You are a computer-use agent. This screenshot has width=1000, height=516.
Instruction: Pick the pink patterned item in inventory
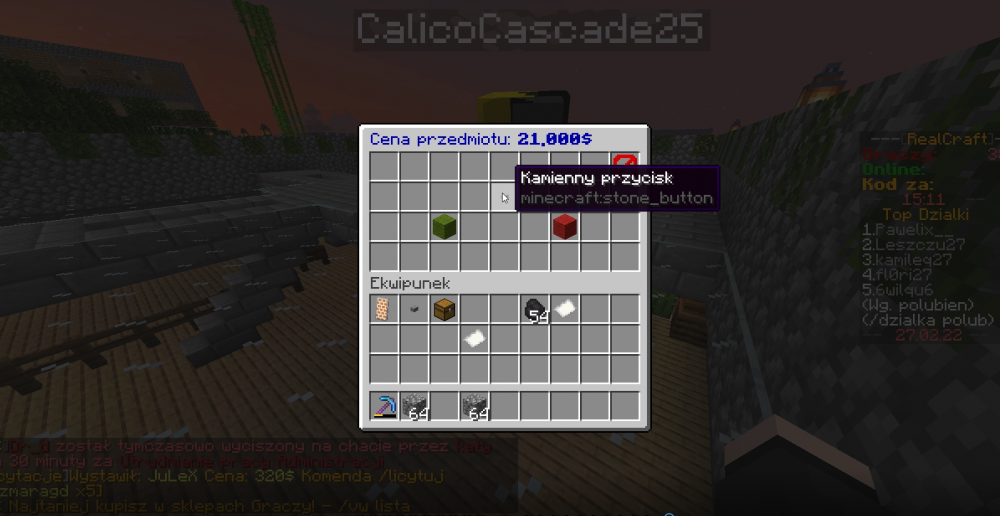[385, 310]
